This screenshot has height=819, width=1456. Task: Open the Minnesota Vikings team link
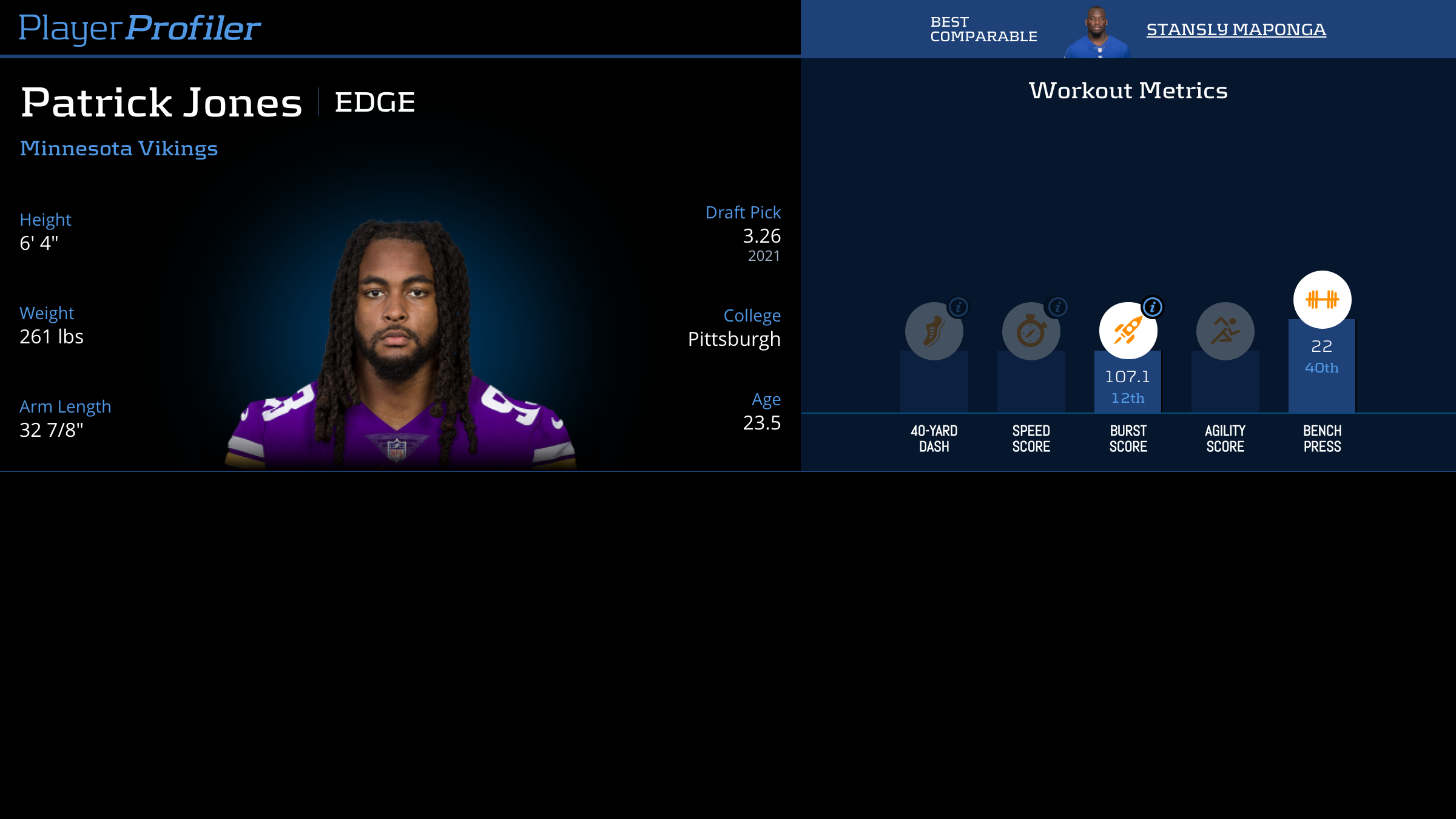[x=119, y=149]
